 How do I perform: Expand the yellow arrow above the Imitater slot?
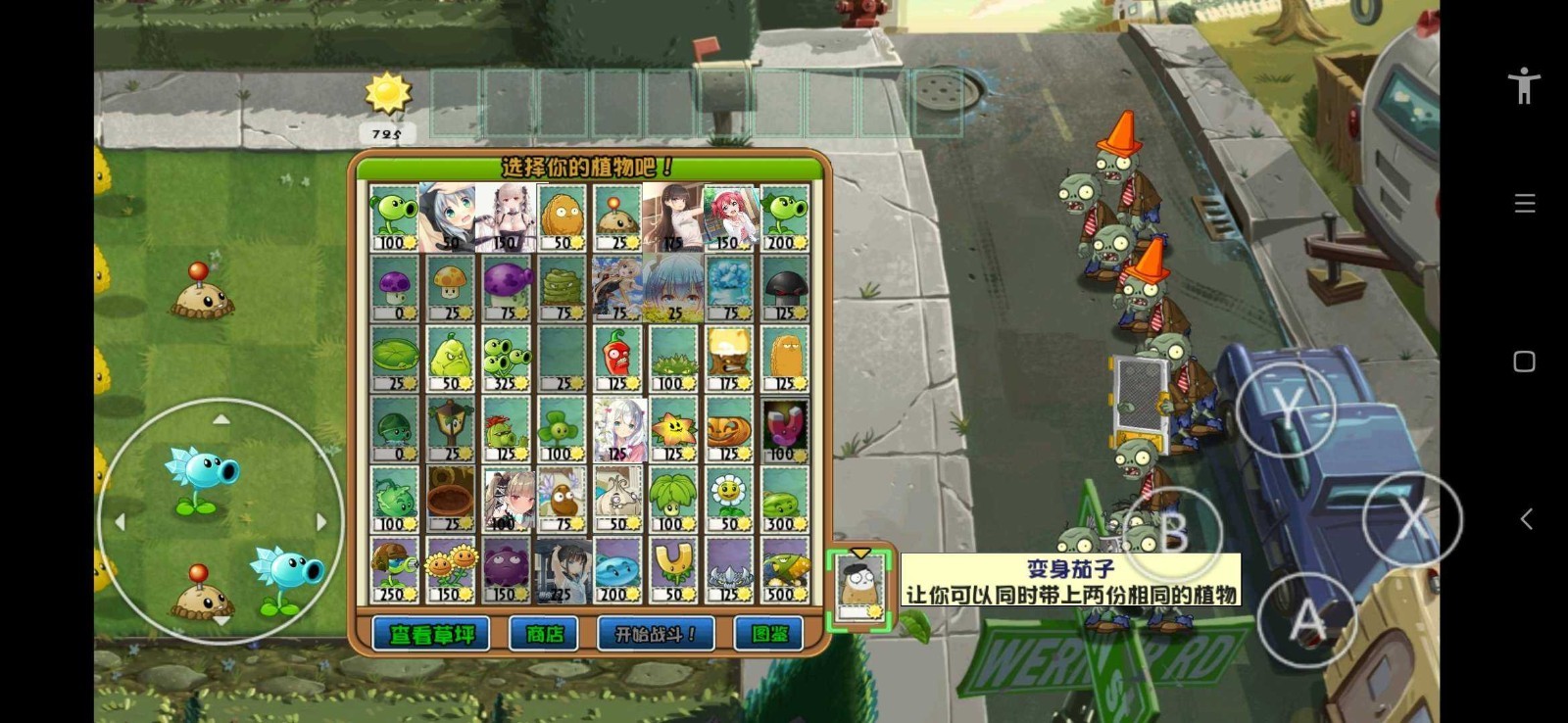point(860,554)
